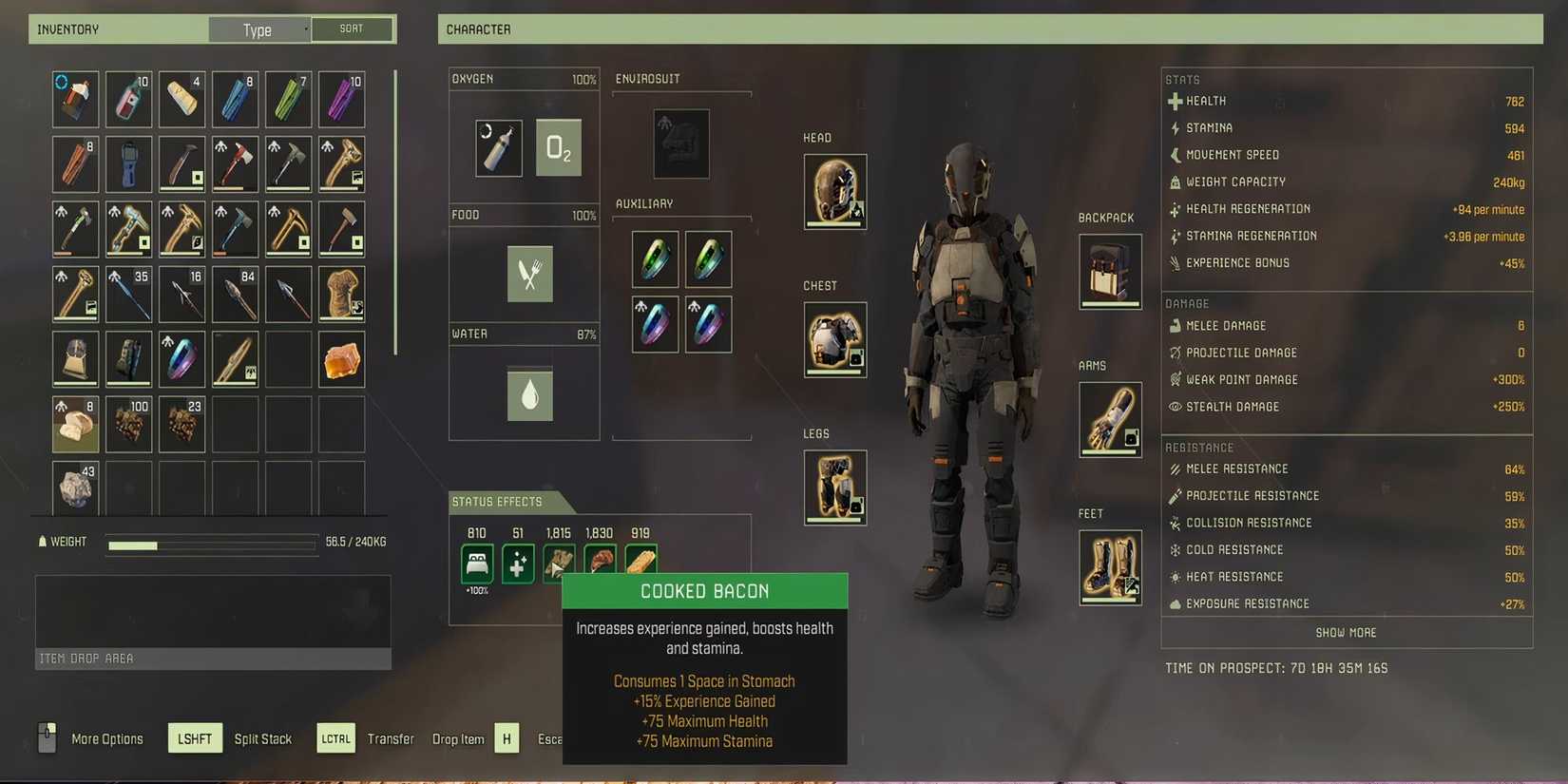Select the helmet in the Head armor slot
The height and width of the screenshot is (784, 1568).
pyautogui.click(x=834, y=190)
